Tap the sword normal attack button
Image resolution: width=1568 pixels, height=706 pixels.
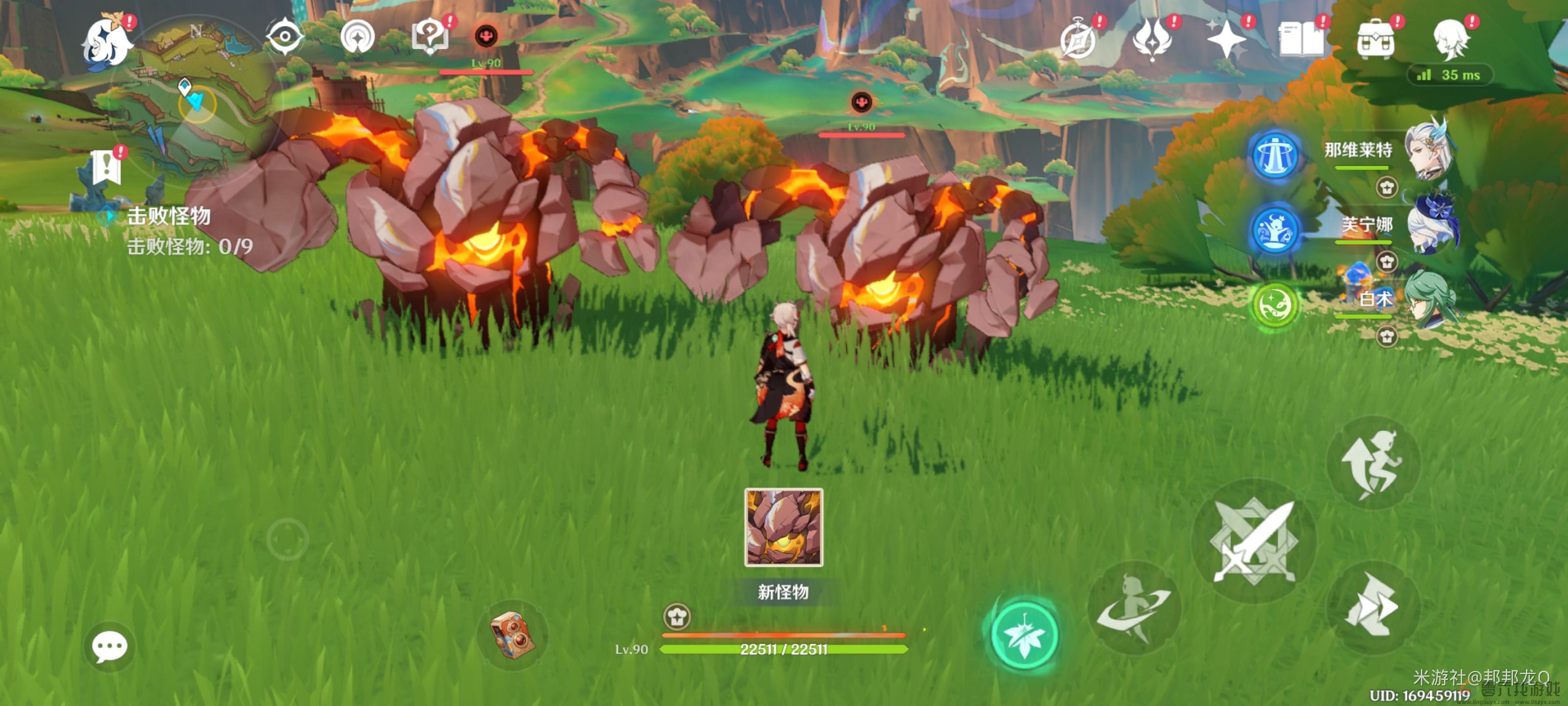[1254, 541]
